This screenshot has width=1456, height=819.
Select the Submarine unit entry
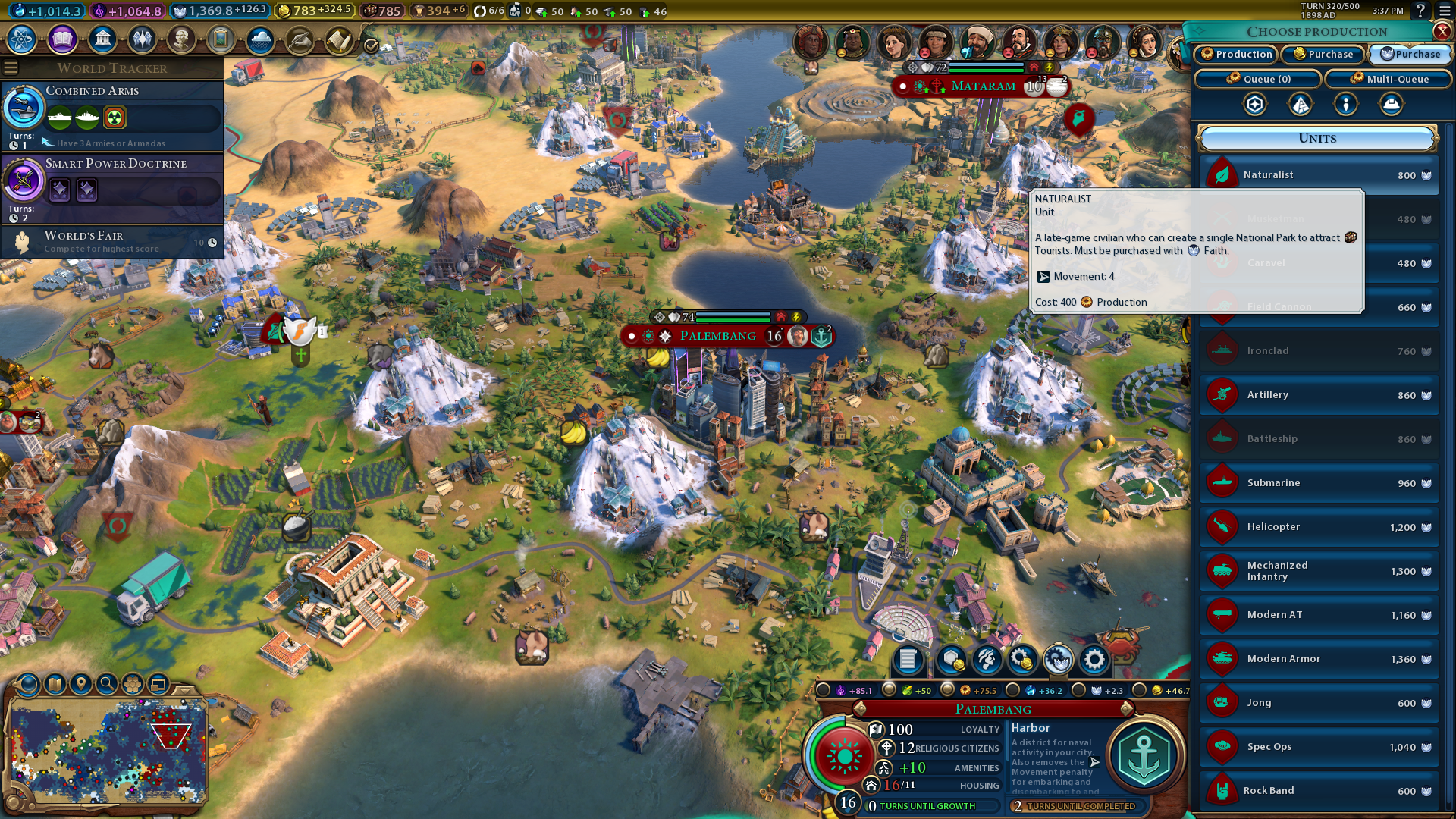point(1319,483)
